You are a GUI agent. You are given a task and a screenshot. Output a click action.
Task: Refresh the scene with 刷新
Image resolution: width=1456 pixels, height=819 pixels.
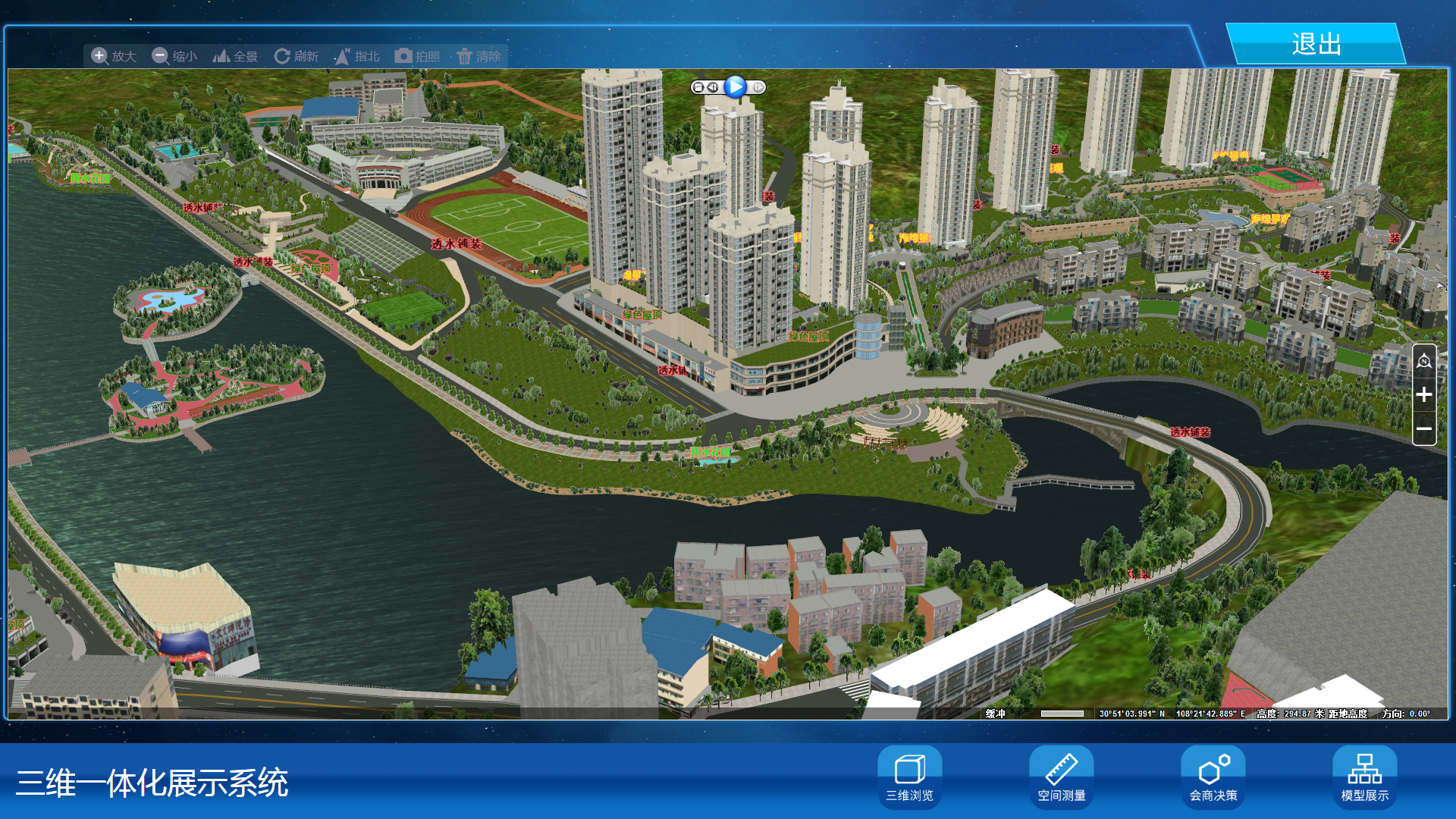click(x=296, y=56)
